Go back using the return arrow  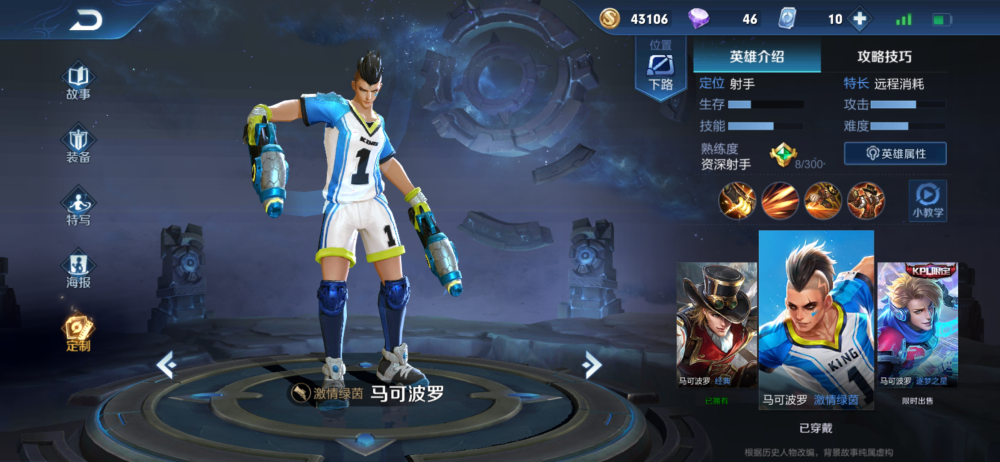click(87, 19)
